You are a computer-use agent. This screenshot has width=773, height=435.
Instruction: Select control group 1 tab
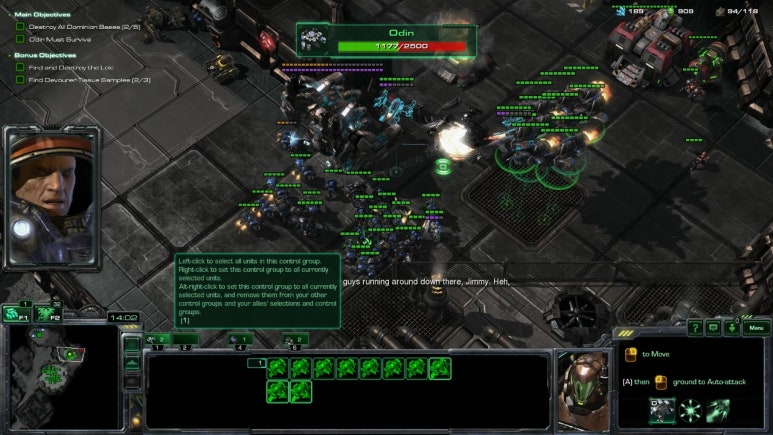(x=157, y=340)
